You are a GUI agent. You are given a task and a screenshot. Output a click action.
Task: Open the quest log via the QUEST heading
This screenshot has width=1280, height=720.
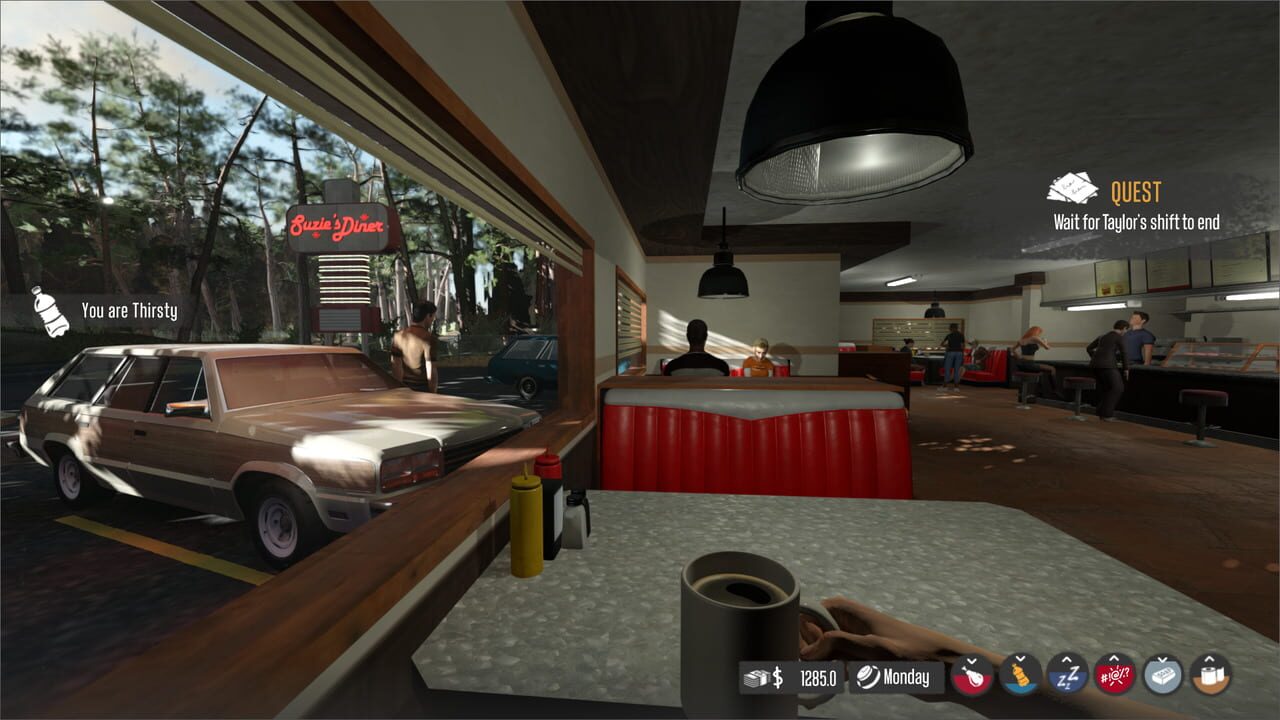click(x=1137, y=191)
